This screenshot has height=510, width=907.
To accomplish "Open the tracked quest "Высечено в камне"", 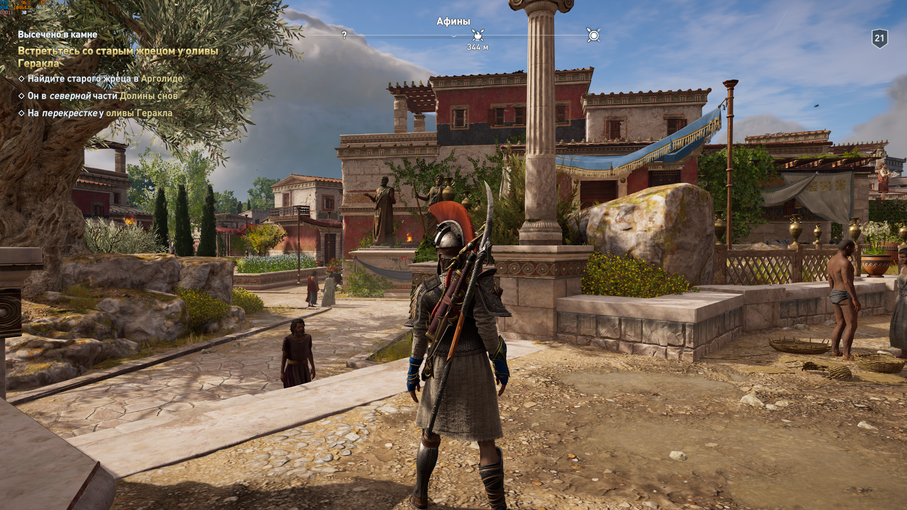I will tap(57, 34).
